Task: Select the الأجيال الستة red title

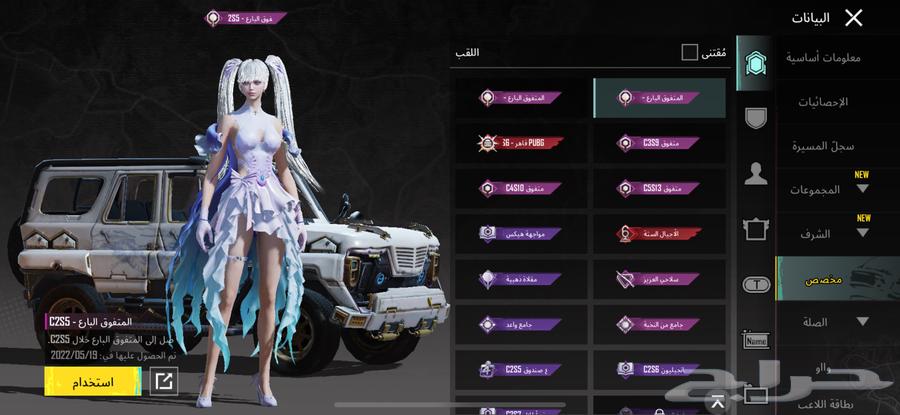Action: click(658, 232)
